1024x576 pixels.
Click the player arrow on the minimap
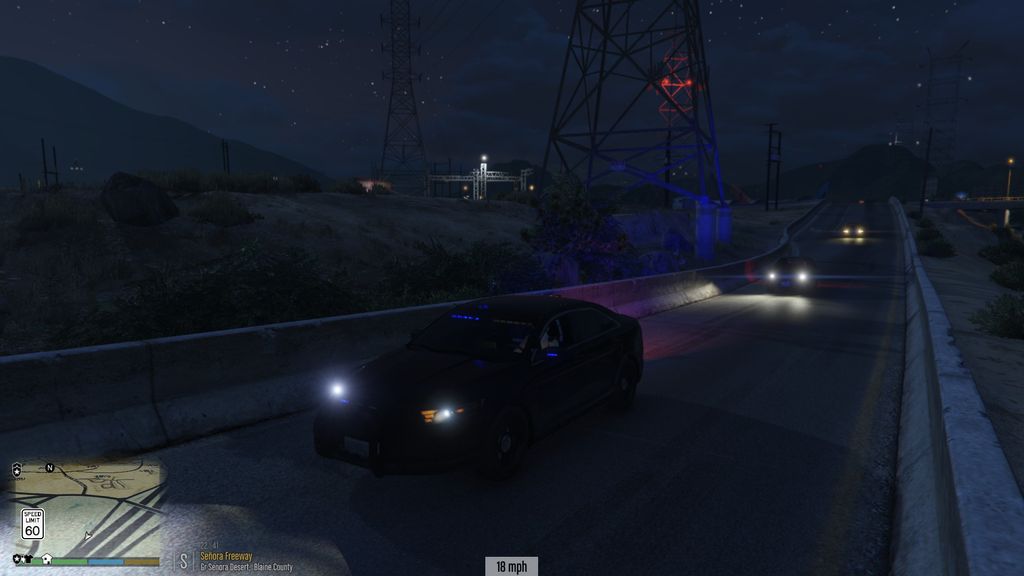click(88, 535)
